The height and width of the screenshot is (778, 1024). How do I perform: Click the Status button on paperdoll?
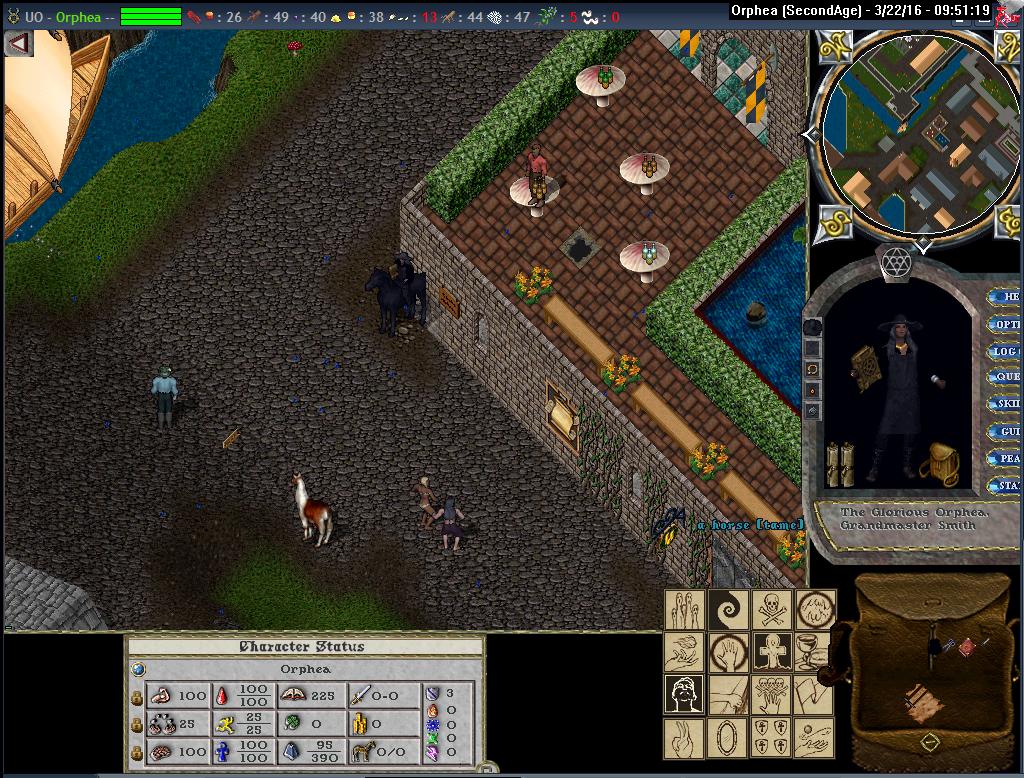tap(1005, 486)
